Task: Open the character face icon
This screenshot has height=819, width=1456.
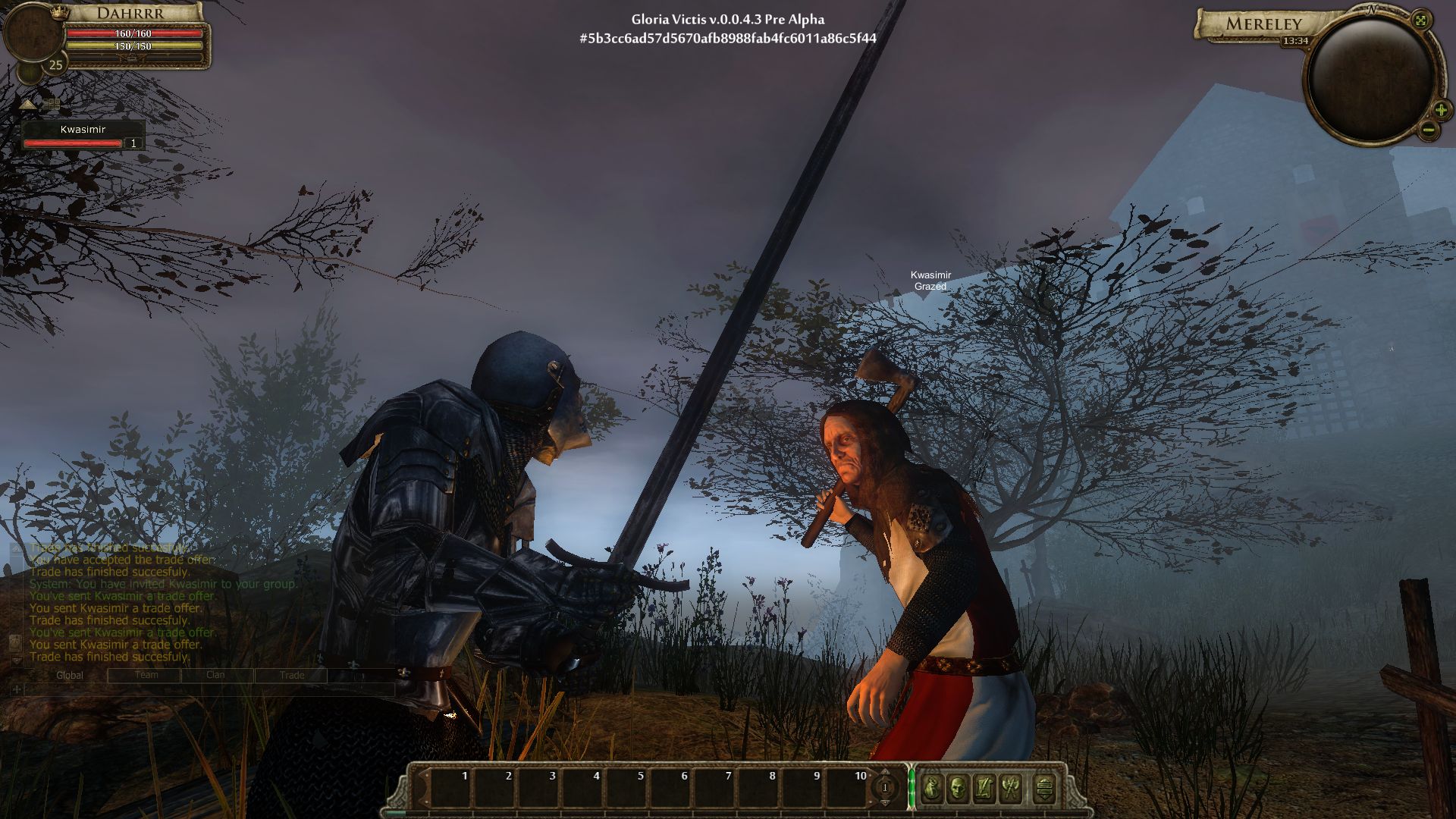Action: [958, 789]
